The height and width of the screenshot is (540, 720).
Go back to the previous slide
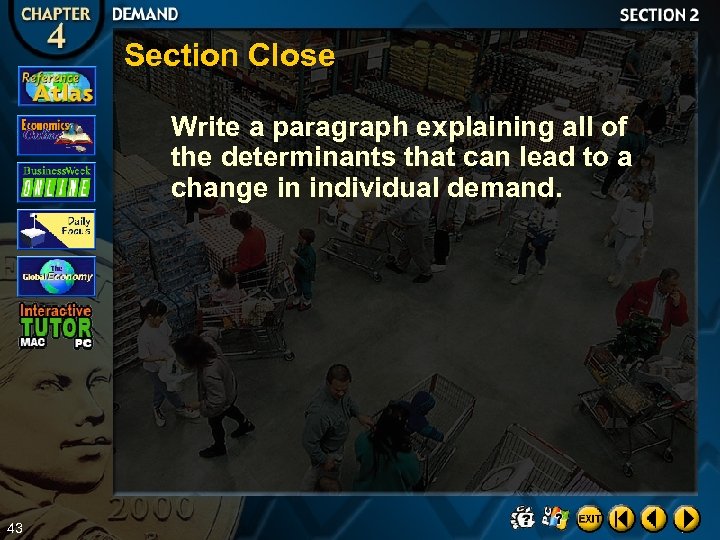[654, 518]
